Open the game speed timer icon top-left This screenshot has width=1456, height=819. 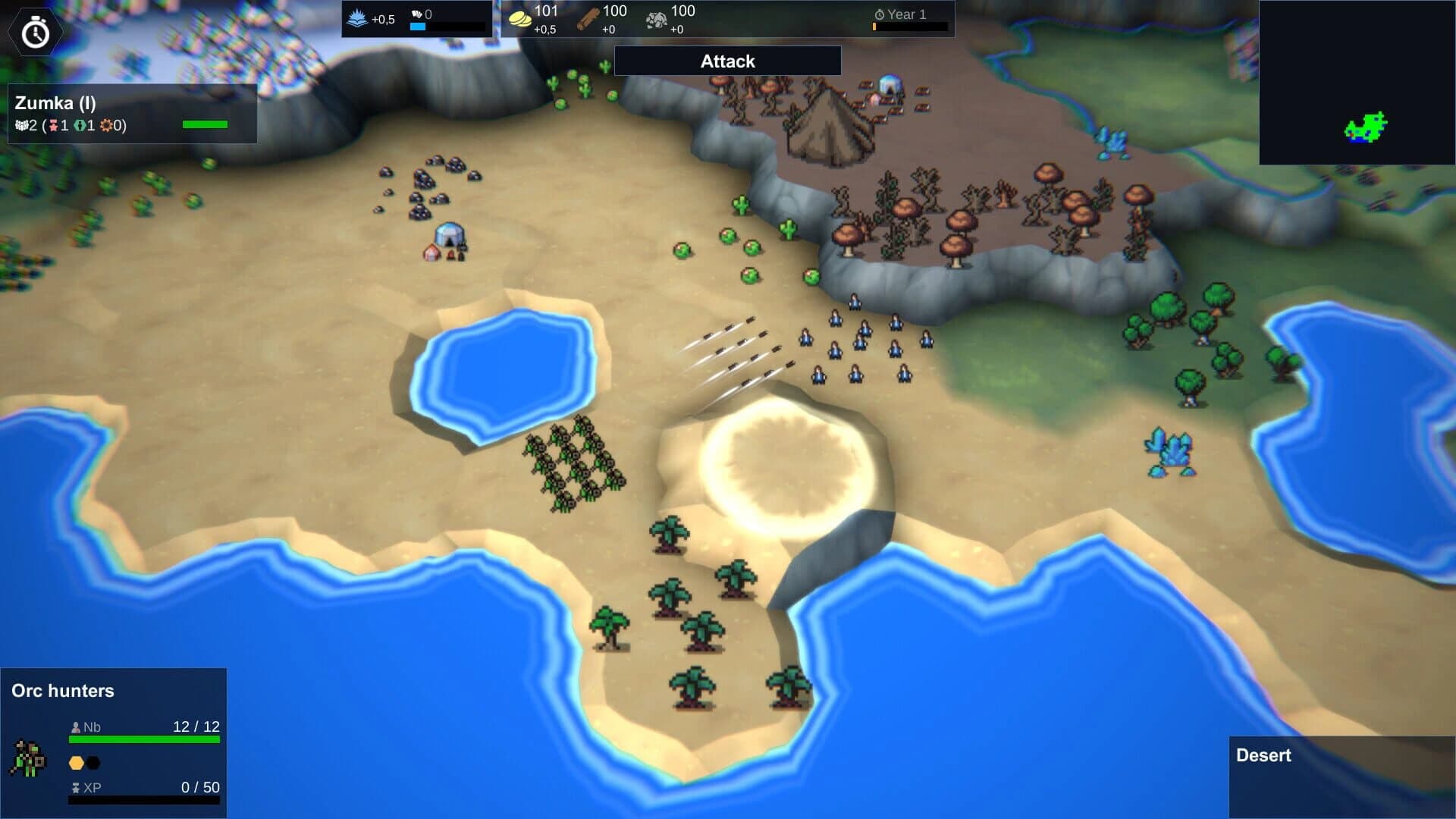tap(34, 31)
